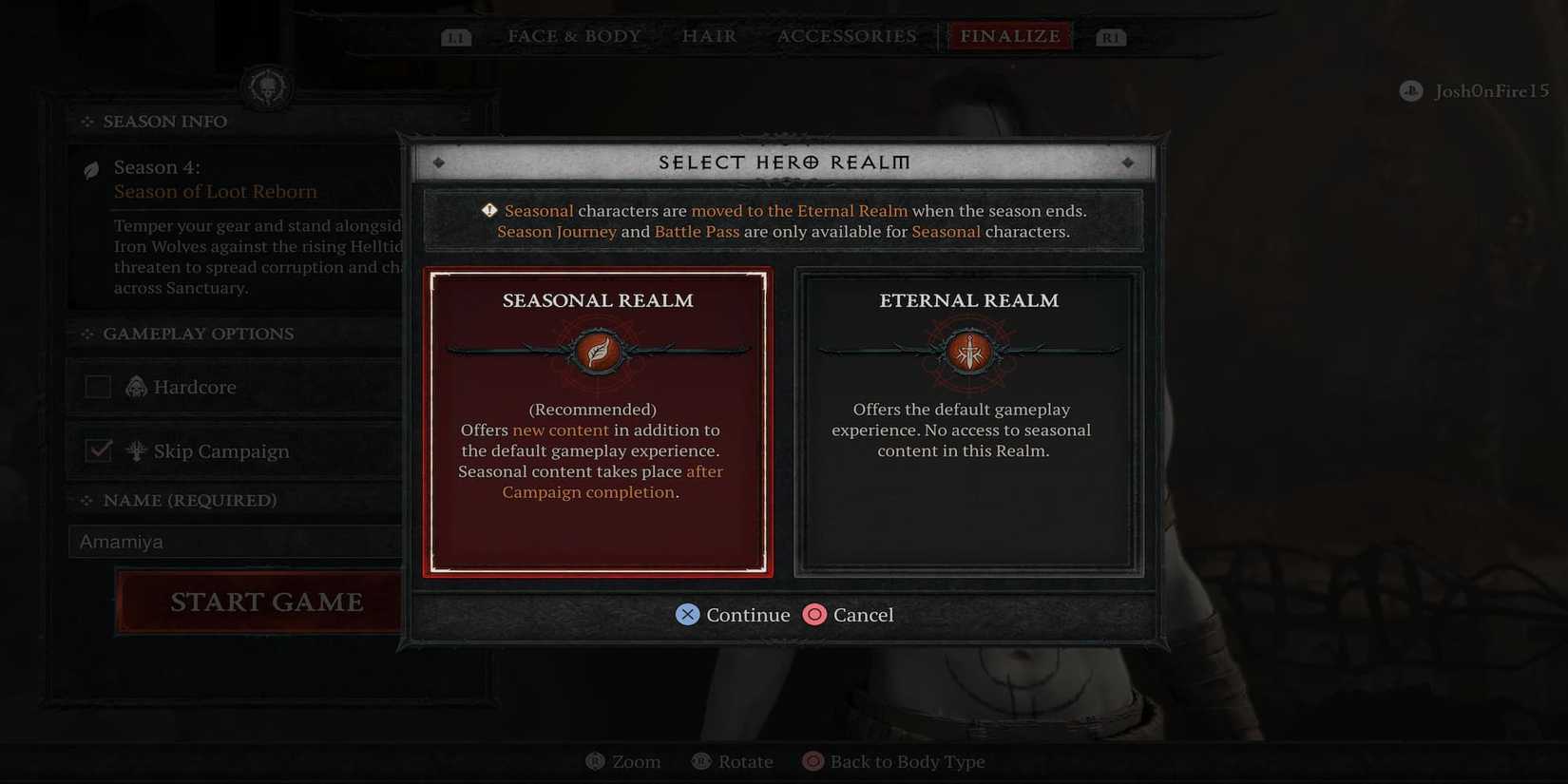The image size is (1568, 784).
Task: Click the warning icon above realm descriptions
Action: pyautogui.click(x=488, y=210)
